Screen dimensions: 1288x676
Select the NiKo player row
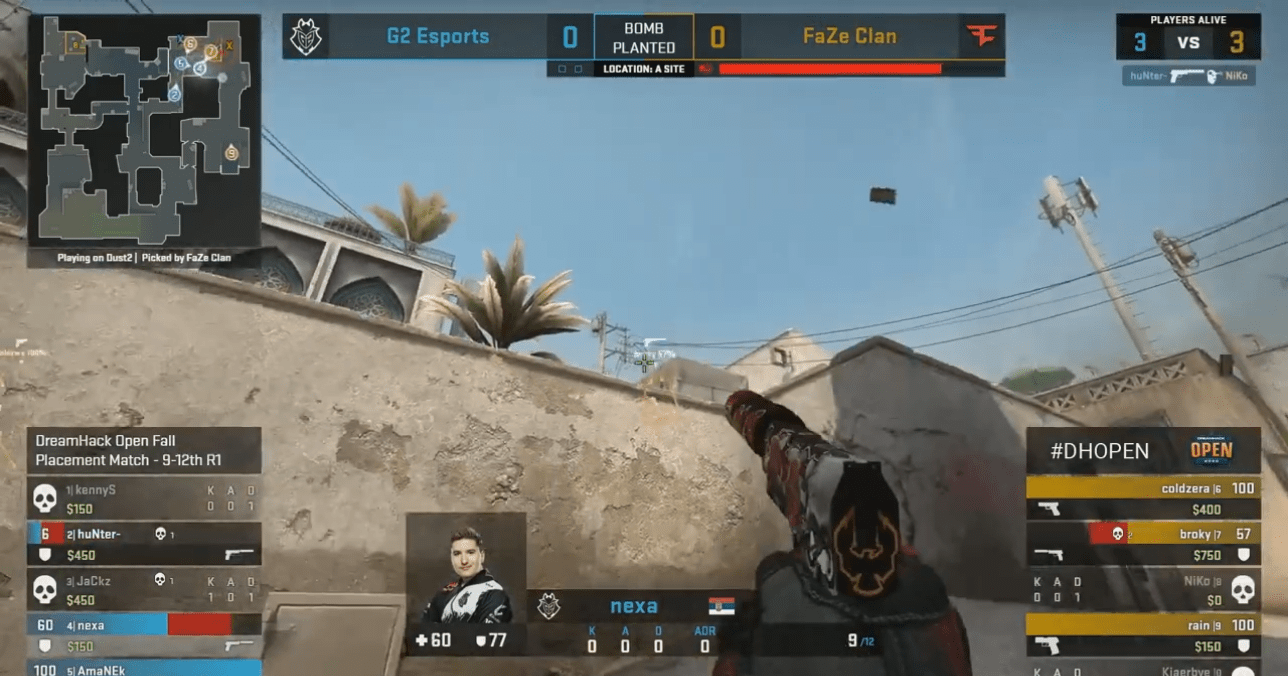(1143, 589)
